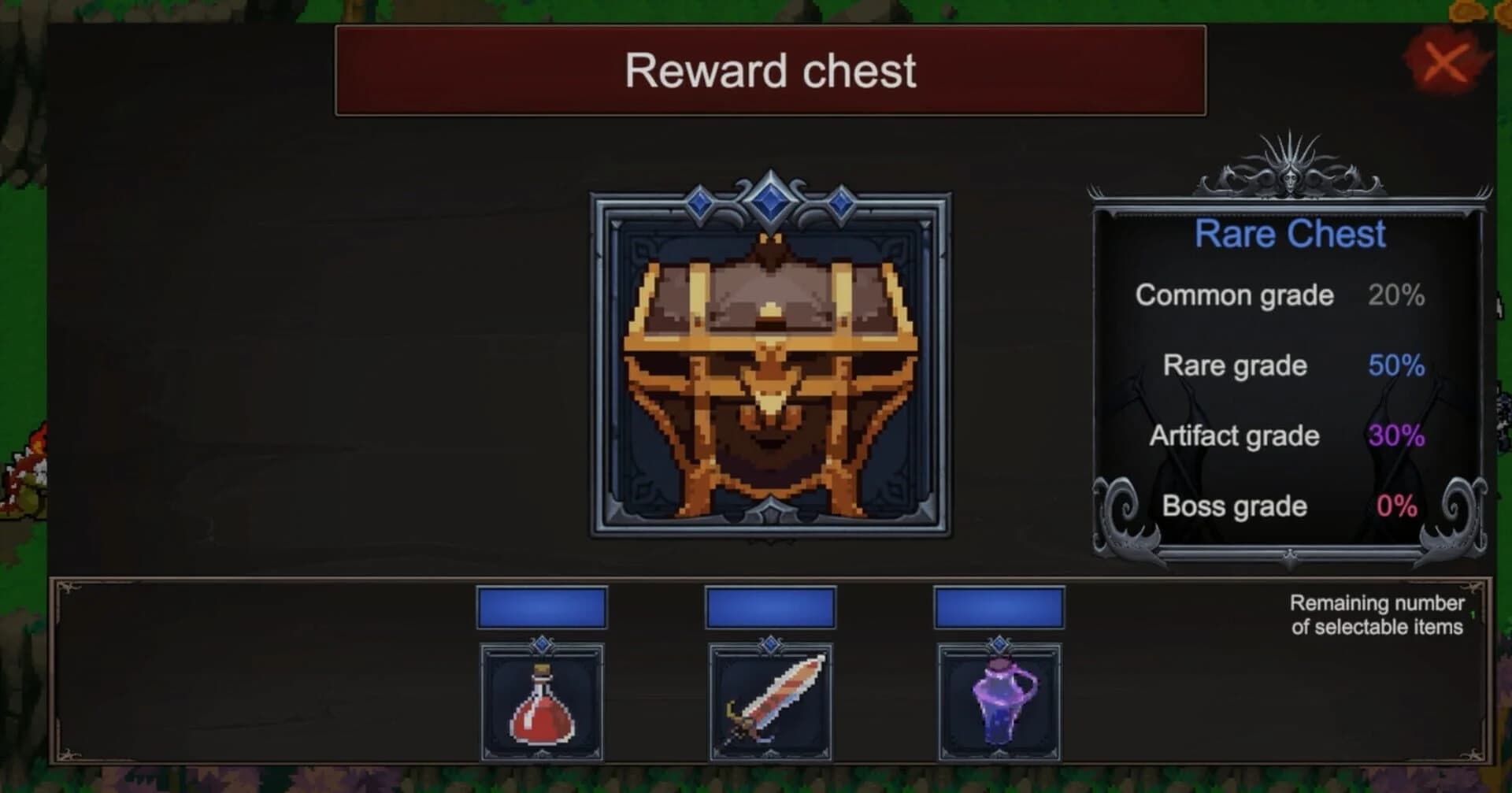Click the Rare Chest heading text
The image size is (1512, 793).
1290,233
